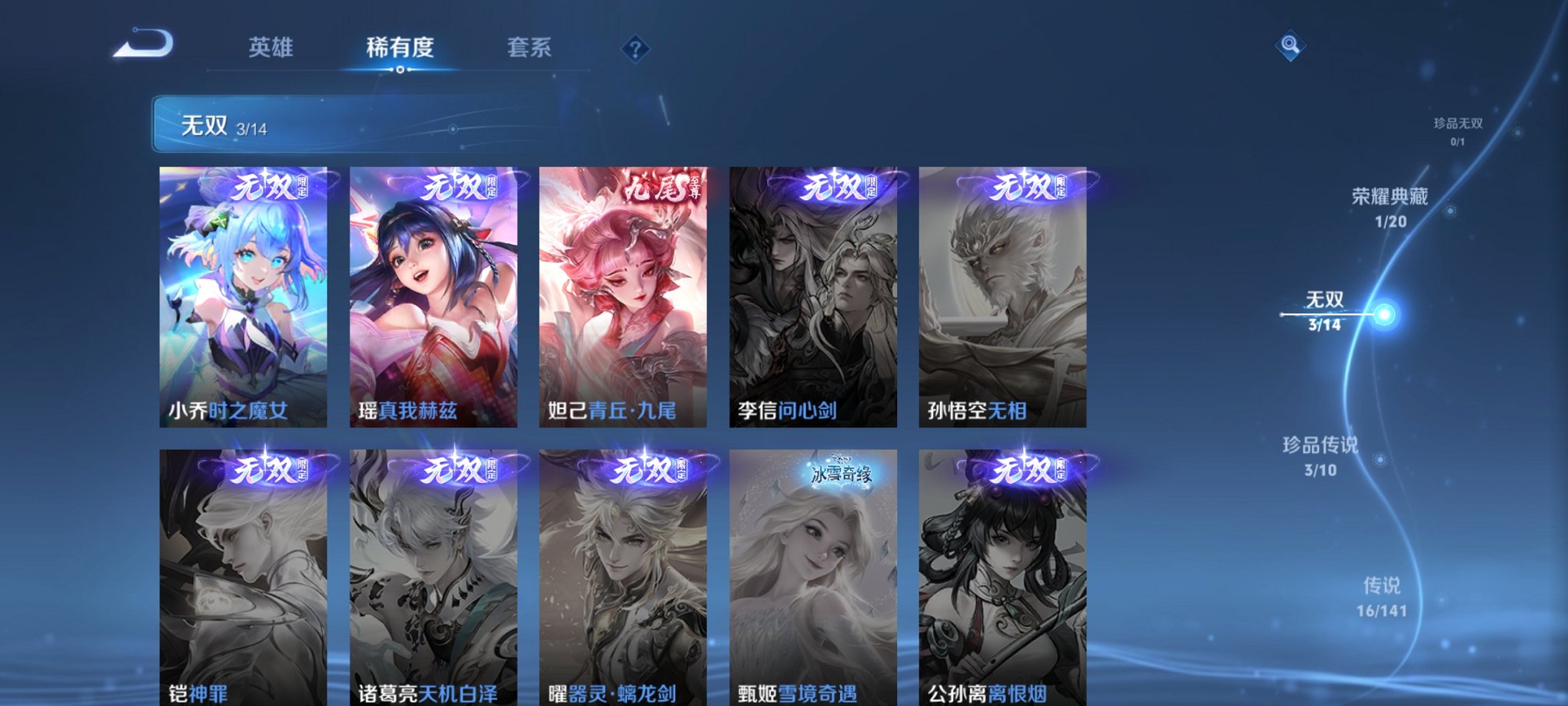Switch to the 套系 tab
This screenshot has height=706, width=1568.
[530, 48]
